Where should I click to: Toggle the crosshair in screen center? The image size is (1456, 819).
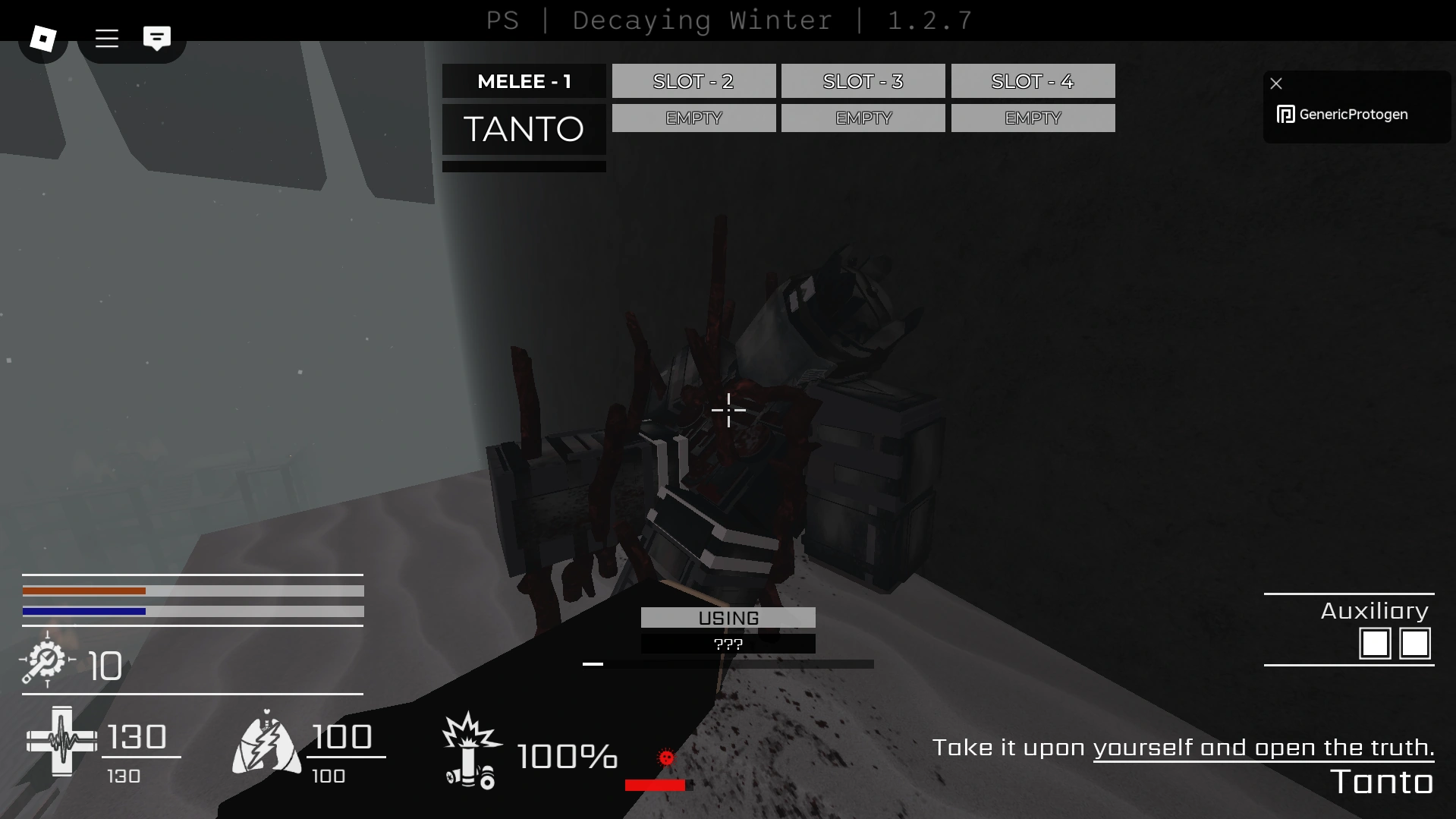click(728, 410)
